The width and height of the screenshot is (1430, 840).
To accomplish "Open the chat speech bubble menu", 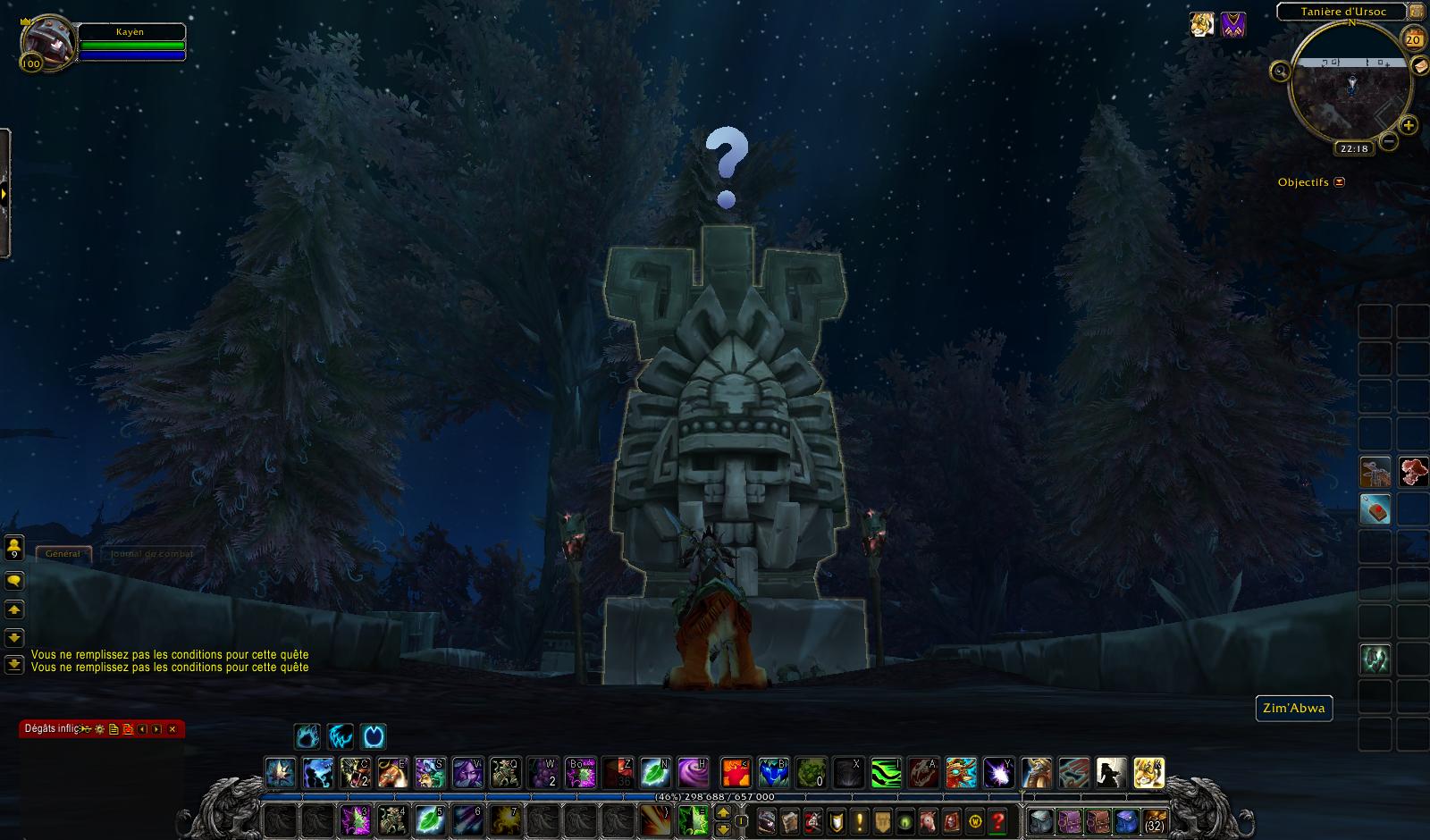I will (14, 581).
